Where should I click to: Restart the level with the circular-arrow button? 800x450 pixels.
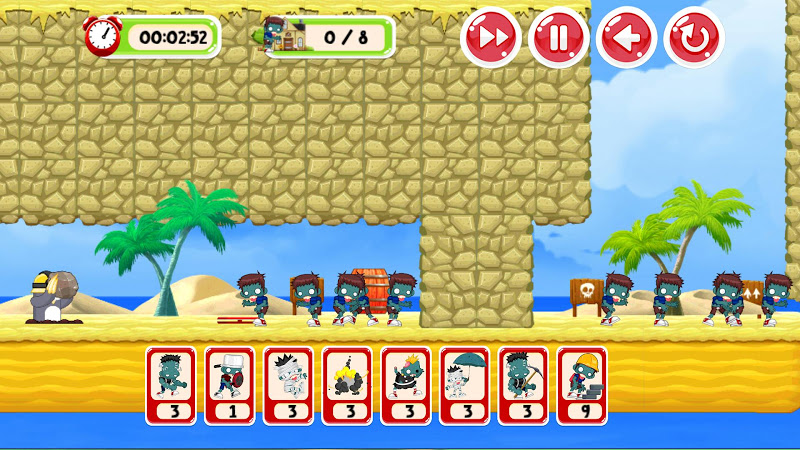(x=694, y=38)
